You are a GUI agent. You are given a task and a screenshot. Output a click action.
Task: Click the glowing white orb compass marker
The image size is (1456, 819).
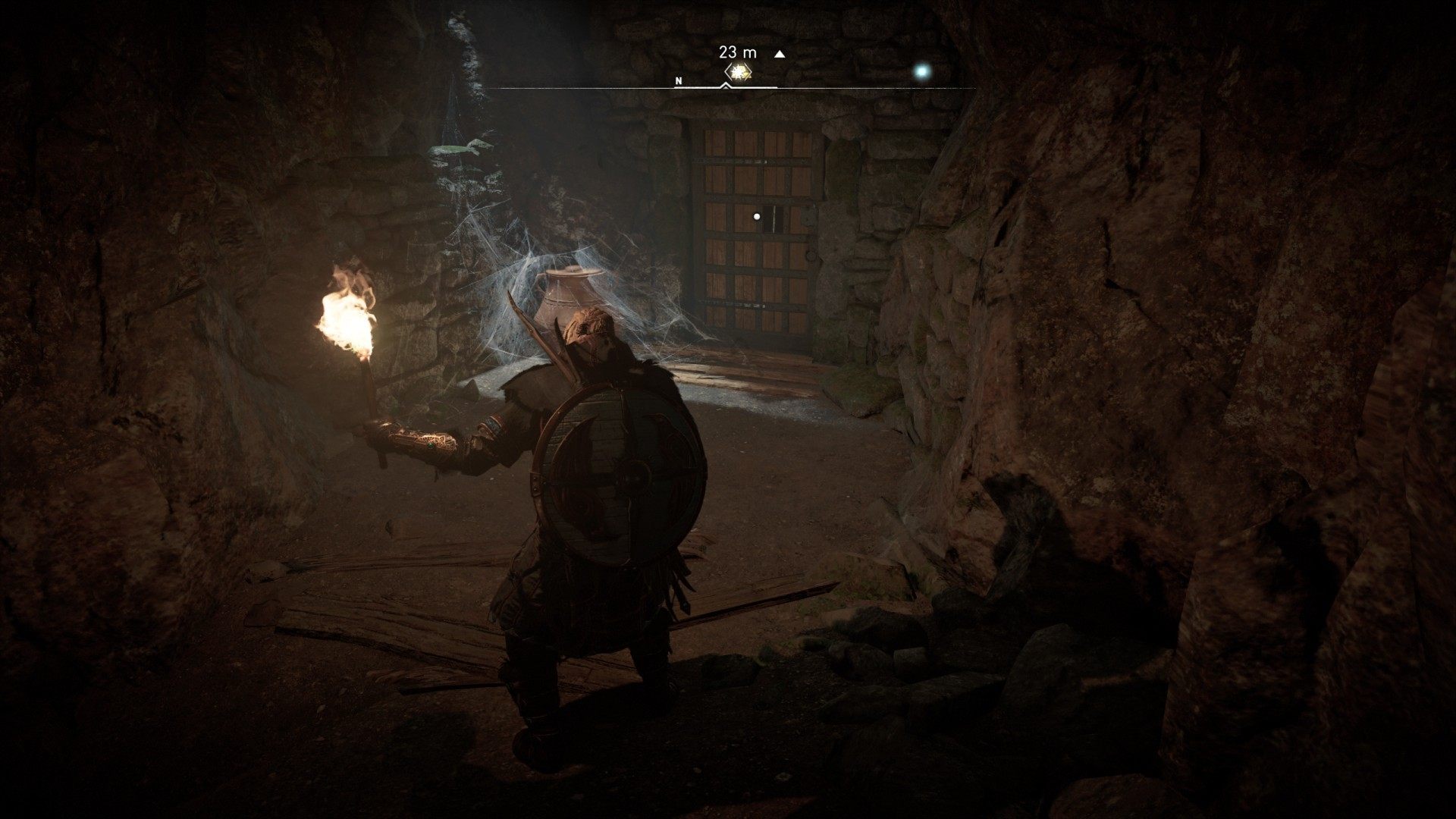click(922, 71)
